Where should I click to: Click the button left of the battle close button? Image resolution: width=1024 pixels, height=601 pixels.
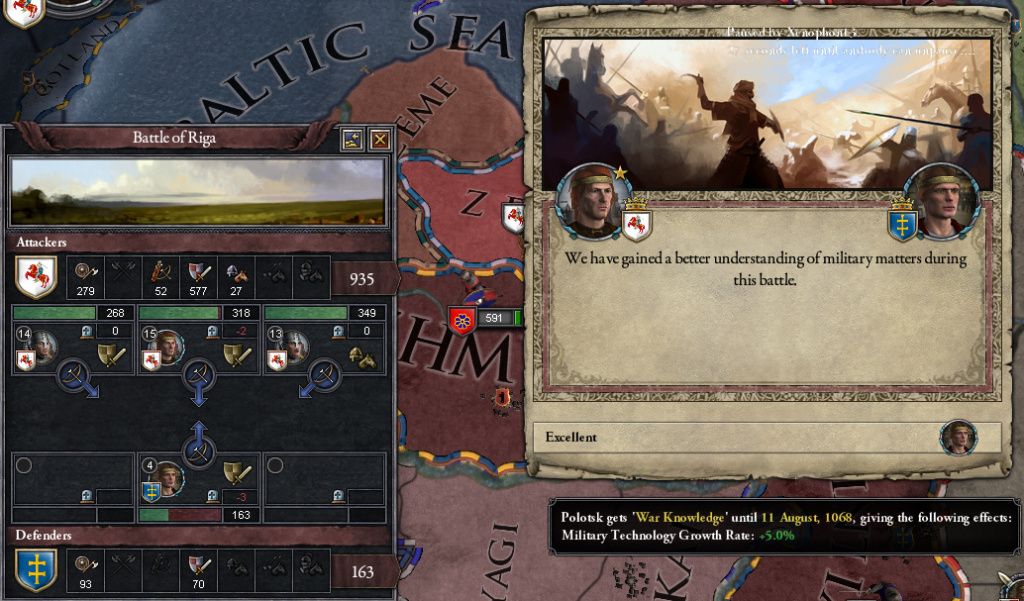tap(352, 140)
